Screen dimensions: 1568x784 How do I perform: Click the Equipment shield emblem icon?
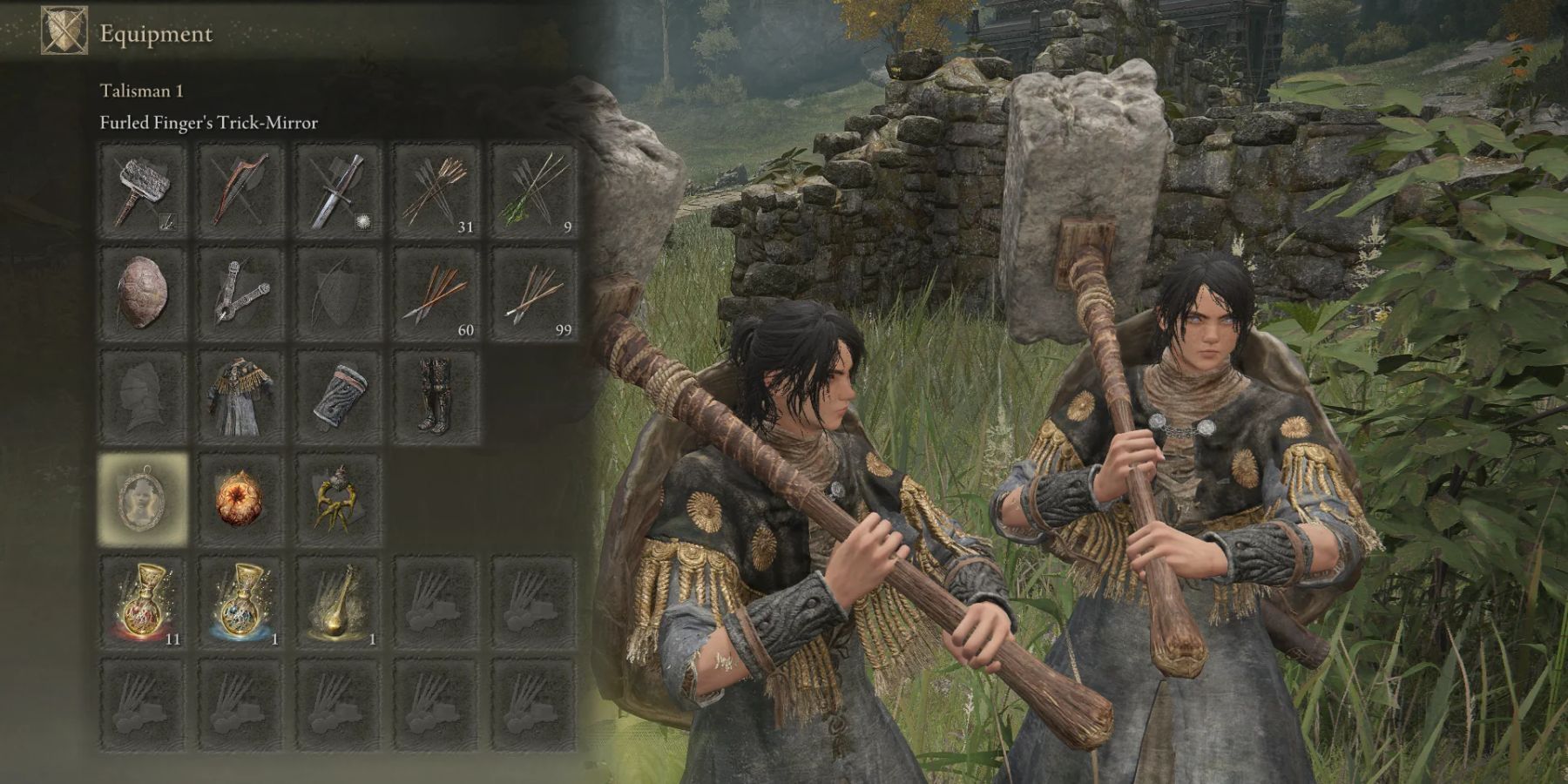(64, 30)
